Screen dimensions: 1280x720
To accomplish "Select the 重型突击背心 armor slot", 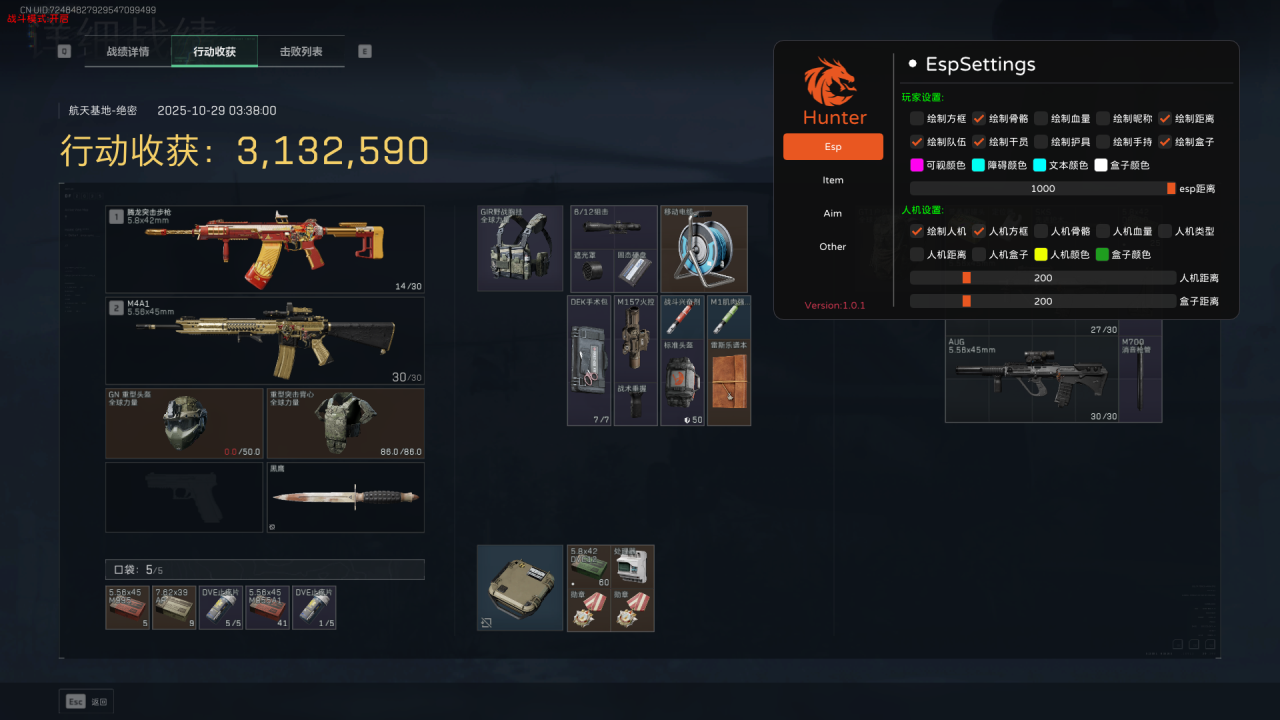I will pos(345,424).
